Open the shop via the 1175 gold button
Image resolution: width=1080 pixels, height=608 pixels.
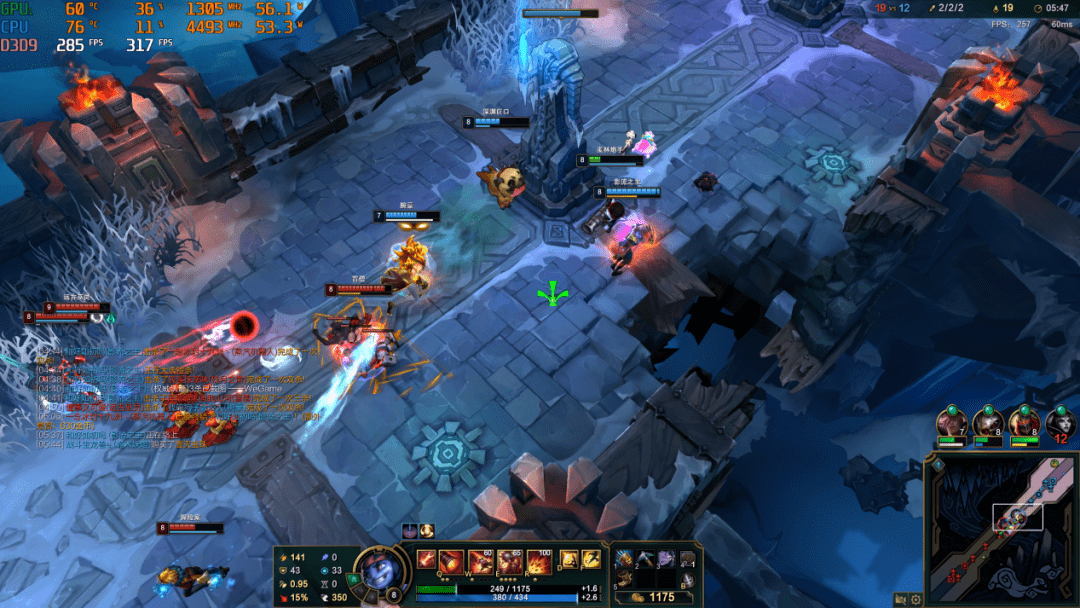(656, 597)
